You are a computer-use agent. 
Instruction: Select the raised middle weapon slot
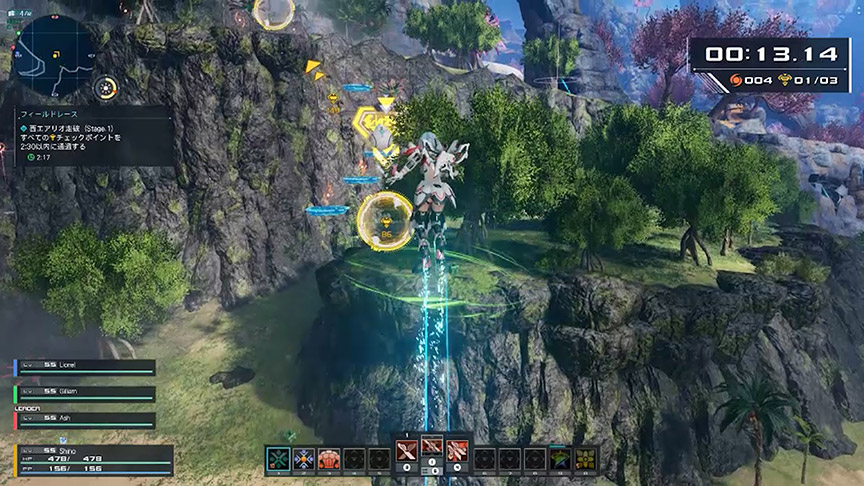pyautogui.click(x=432, y=447)
